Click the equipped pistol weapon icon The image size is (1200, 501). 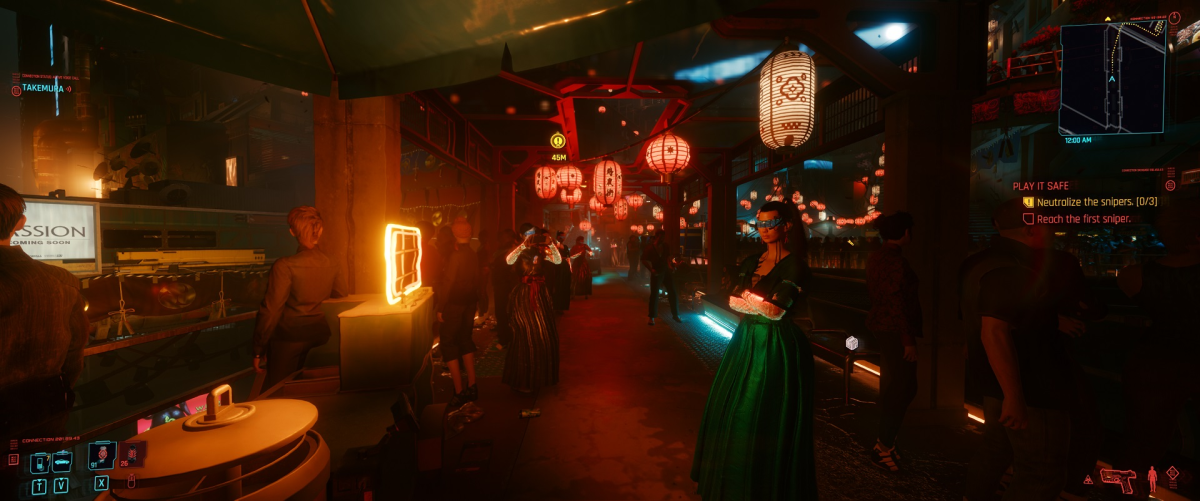point(1117,479)
